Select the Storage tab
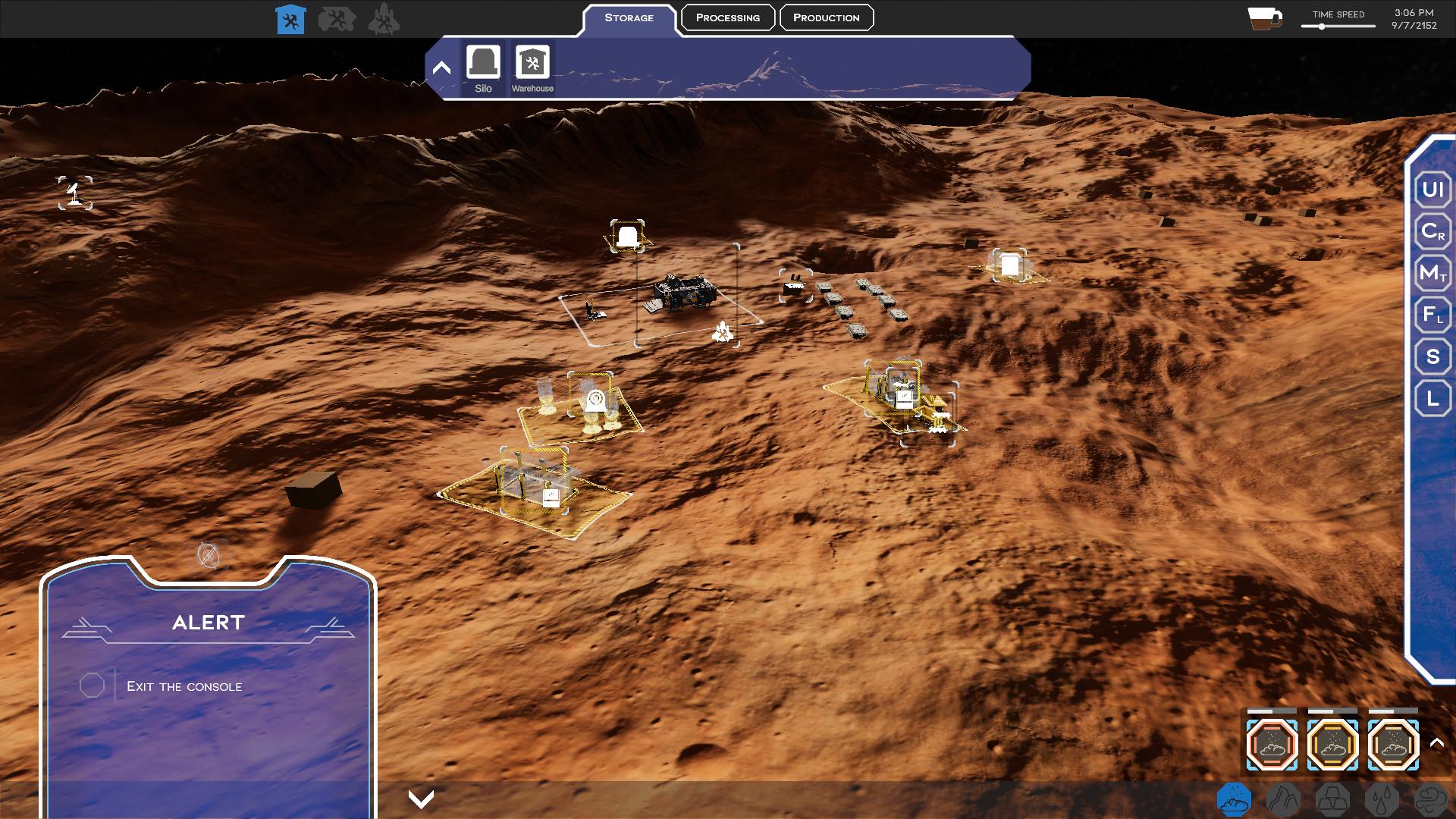1456x819 pixels. click(629, 17)
